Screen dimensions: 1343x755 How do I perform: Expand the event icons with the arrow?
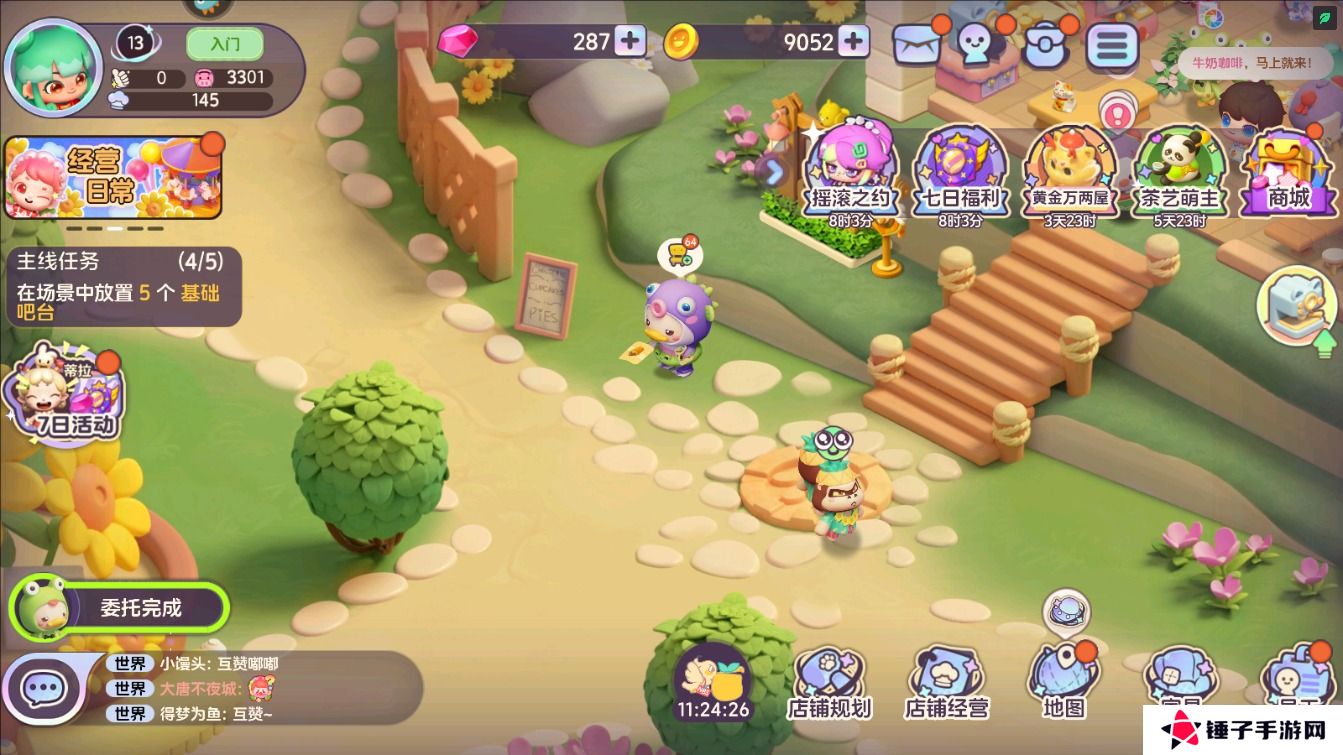(775, 172)
